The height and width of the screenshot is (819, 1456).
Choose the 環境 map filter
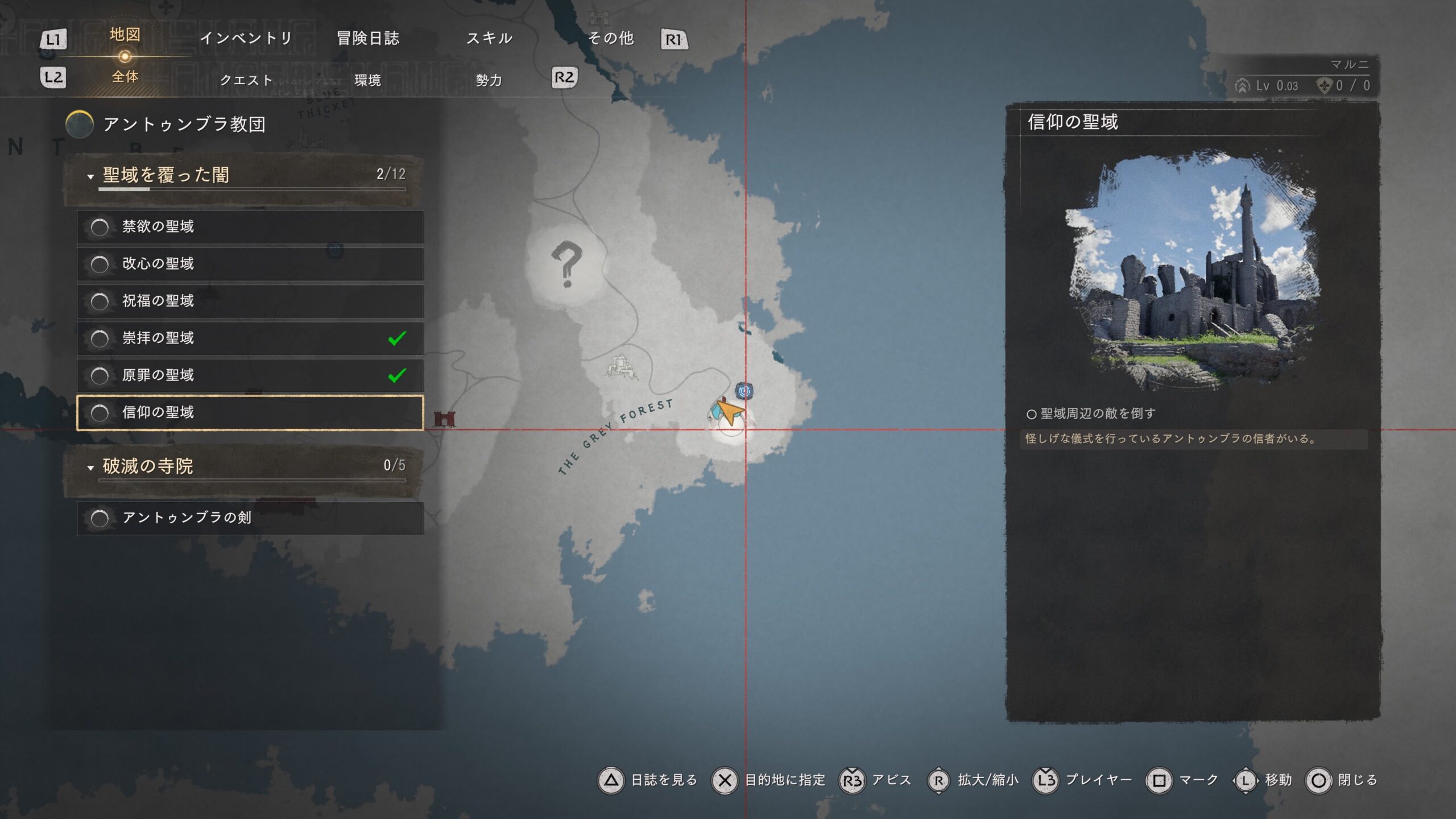pyautogui.click(x=367, y=80)
